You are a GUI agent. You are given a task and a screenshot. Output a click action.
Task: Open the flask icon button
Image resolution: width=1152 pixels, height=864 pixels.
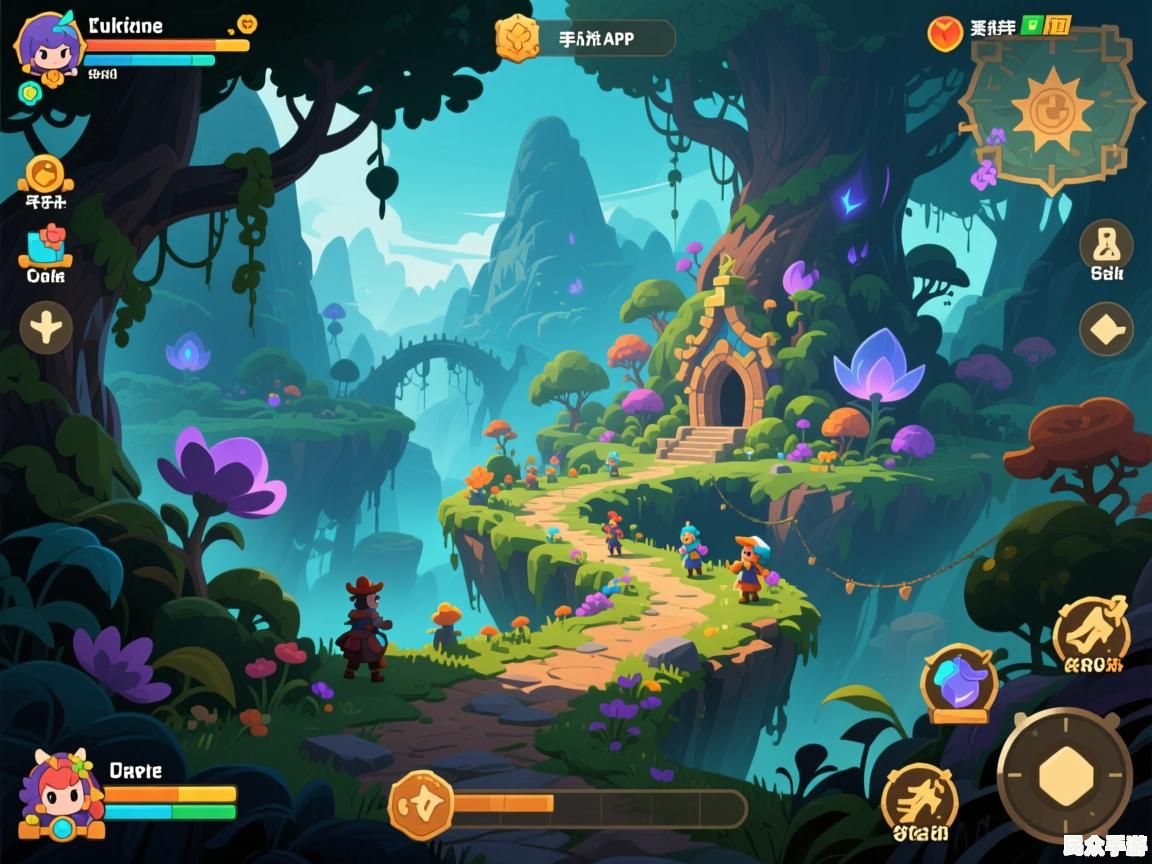(1106, 243)
